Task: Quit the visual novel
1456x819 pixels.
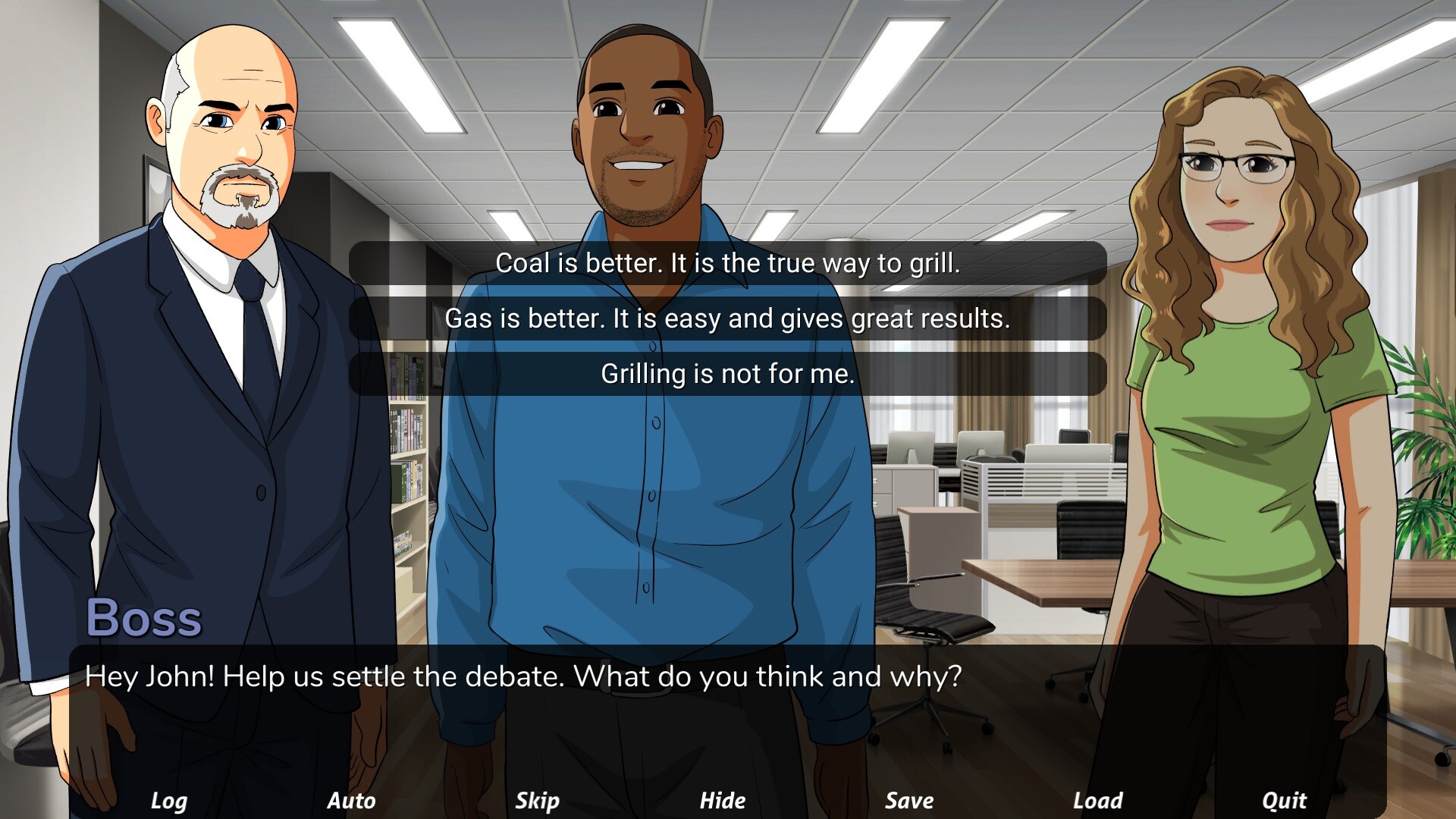Action: click(1285, 800)
